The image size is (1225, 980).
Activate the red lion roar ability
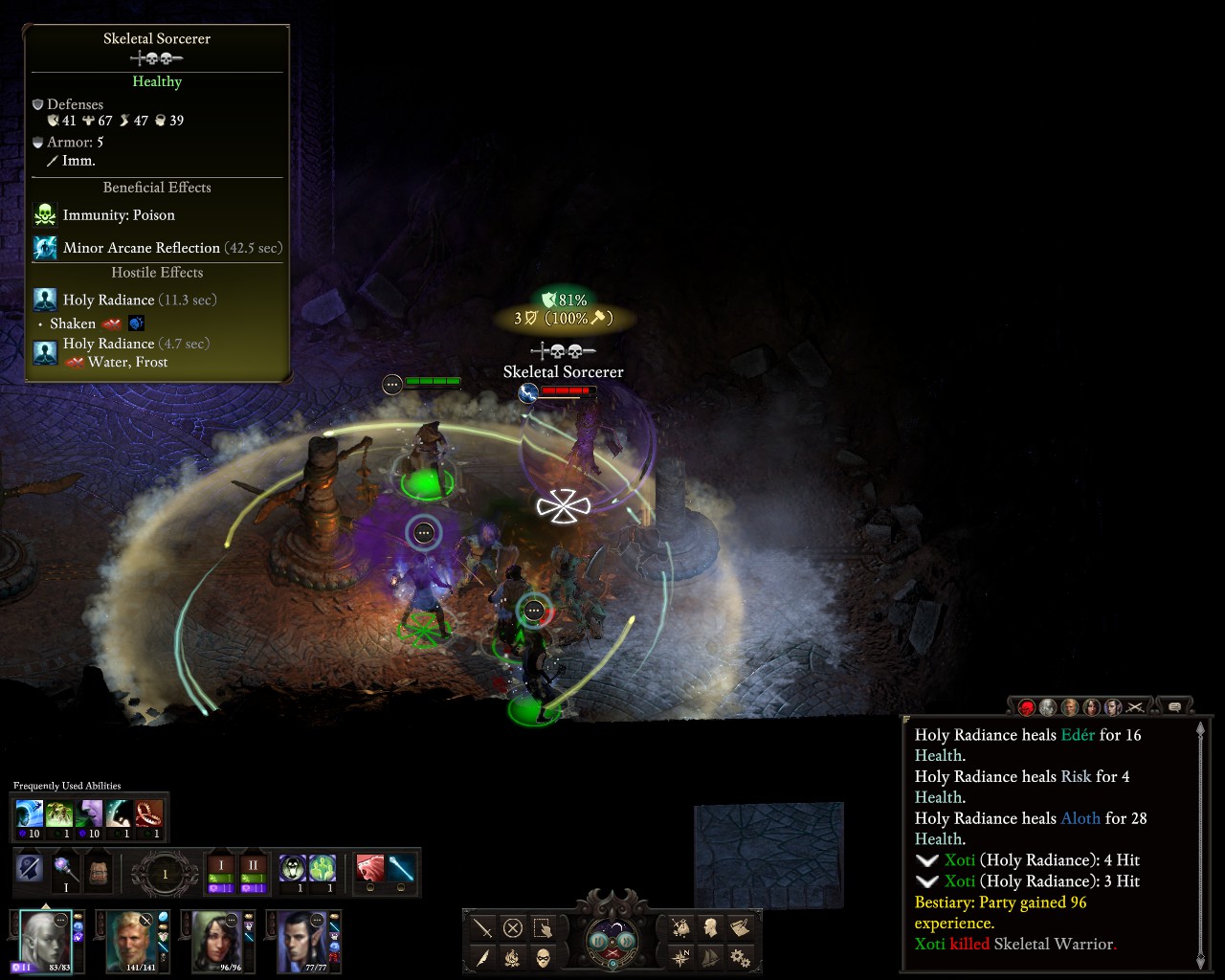pos(369,869)
